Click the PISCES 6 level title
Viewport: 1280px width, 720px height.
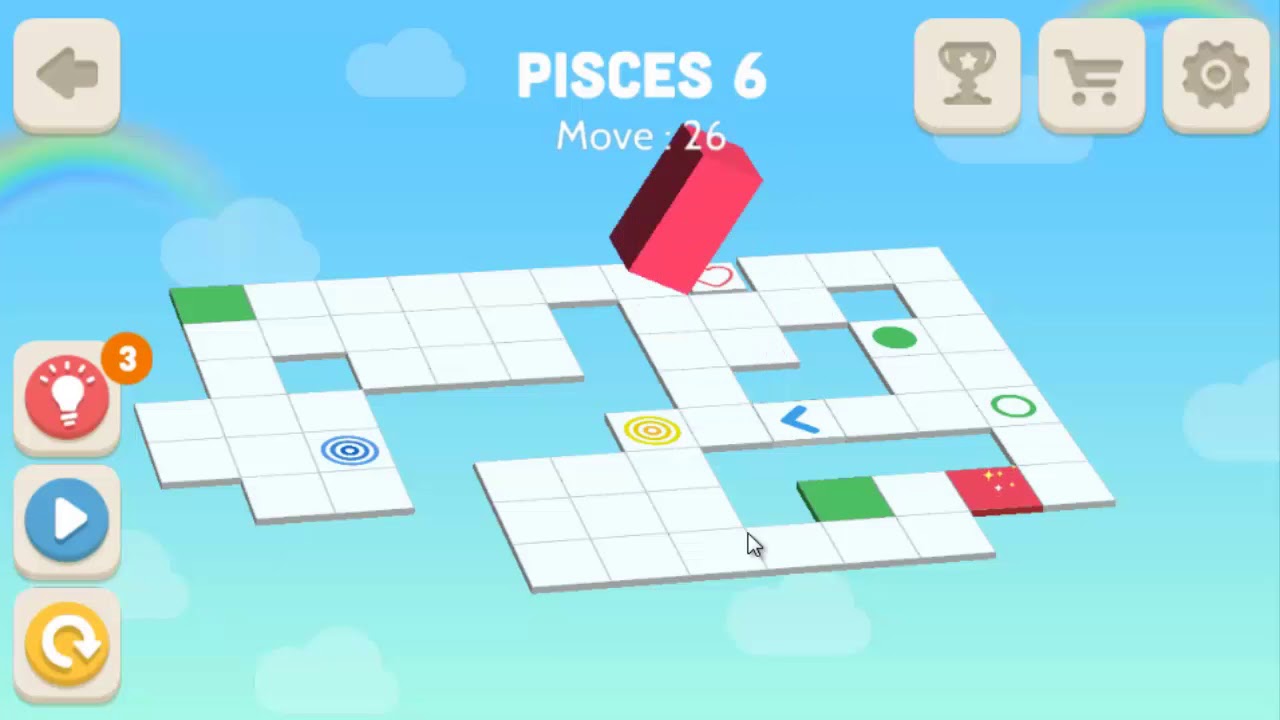coord(641,74)
